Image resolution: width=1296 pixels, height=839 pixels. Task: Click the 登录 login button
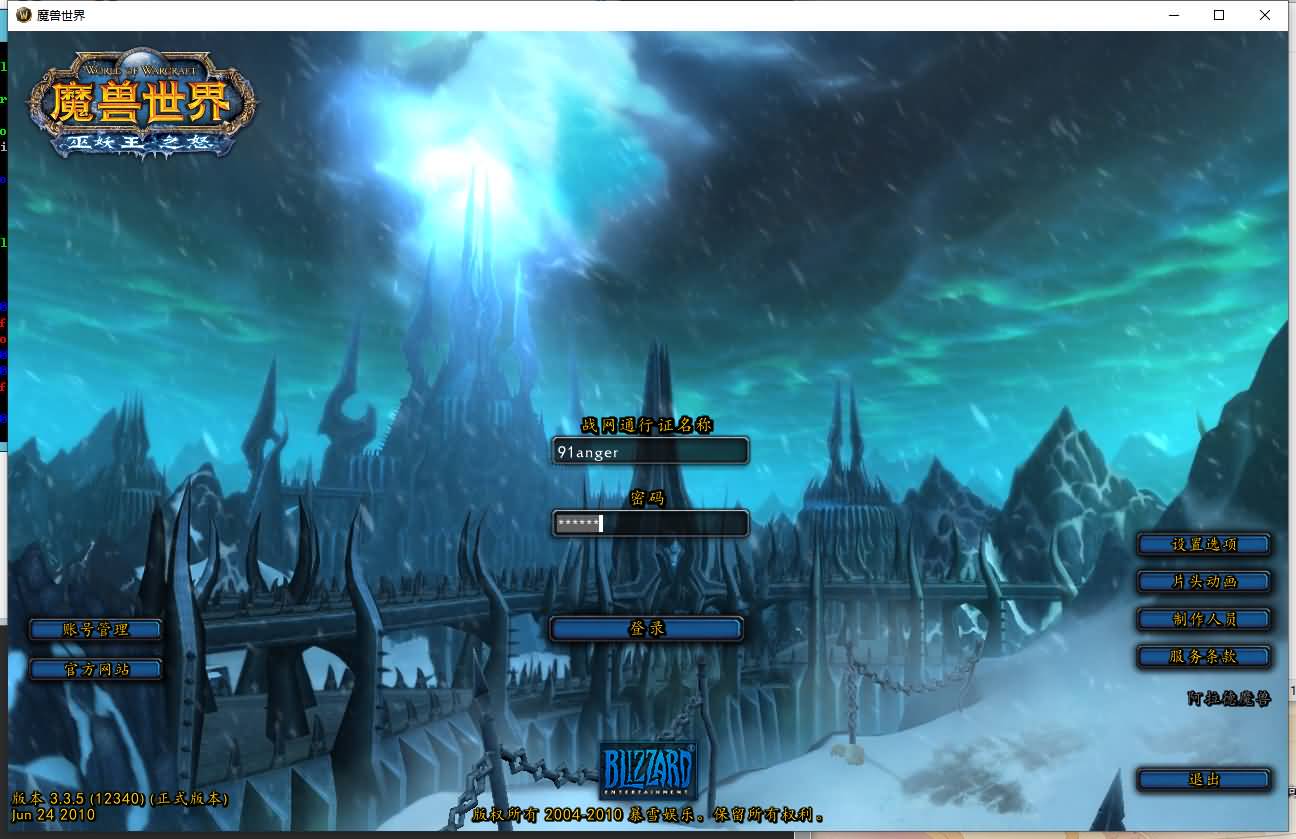tap(646, 629)
